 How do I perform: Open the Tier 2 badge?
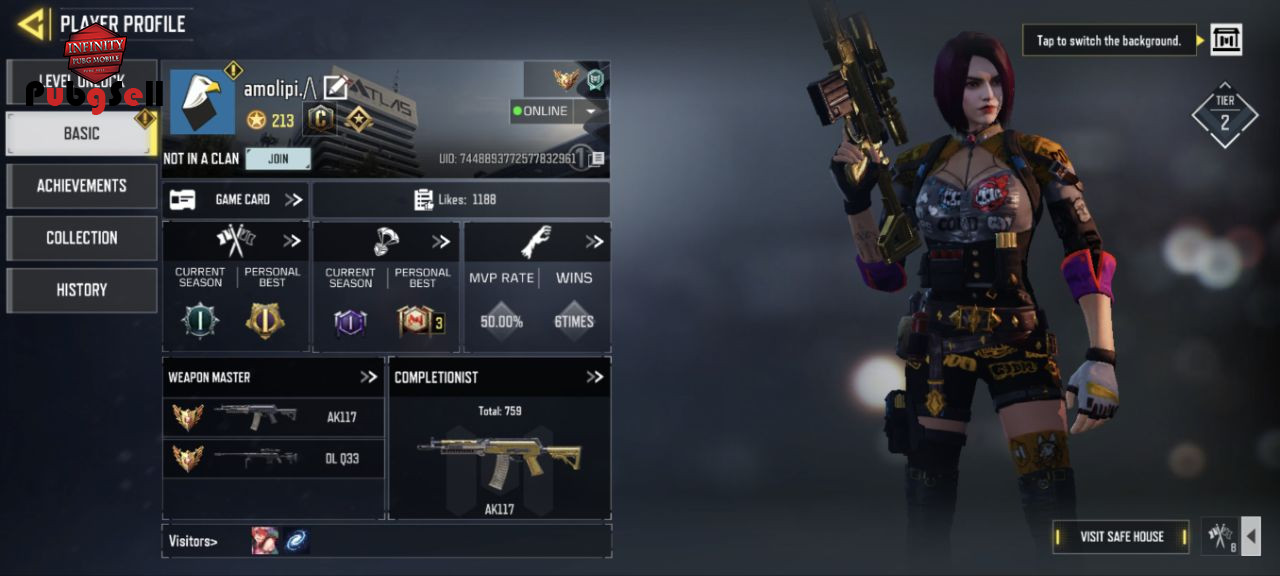coord(1224,114)
